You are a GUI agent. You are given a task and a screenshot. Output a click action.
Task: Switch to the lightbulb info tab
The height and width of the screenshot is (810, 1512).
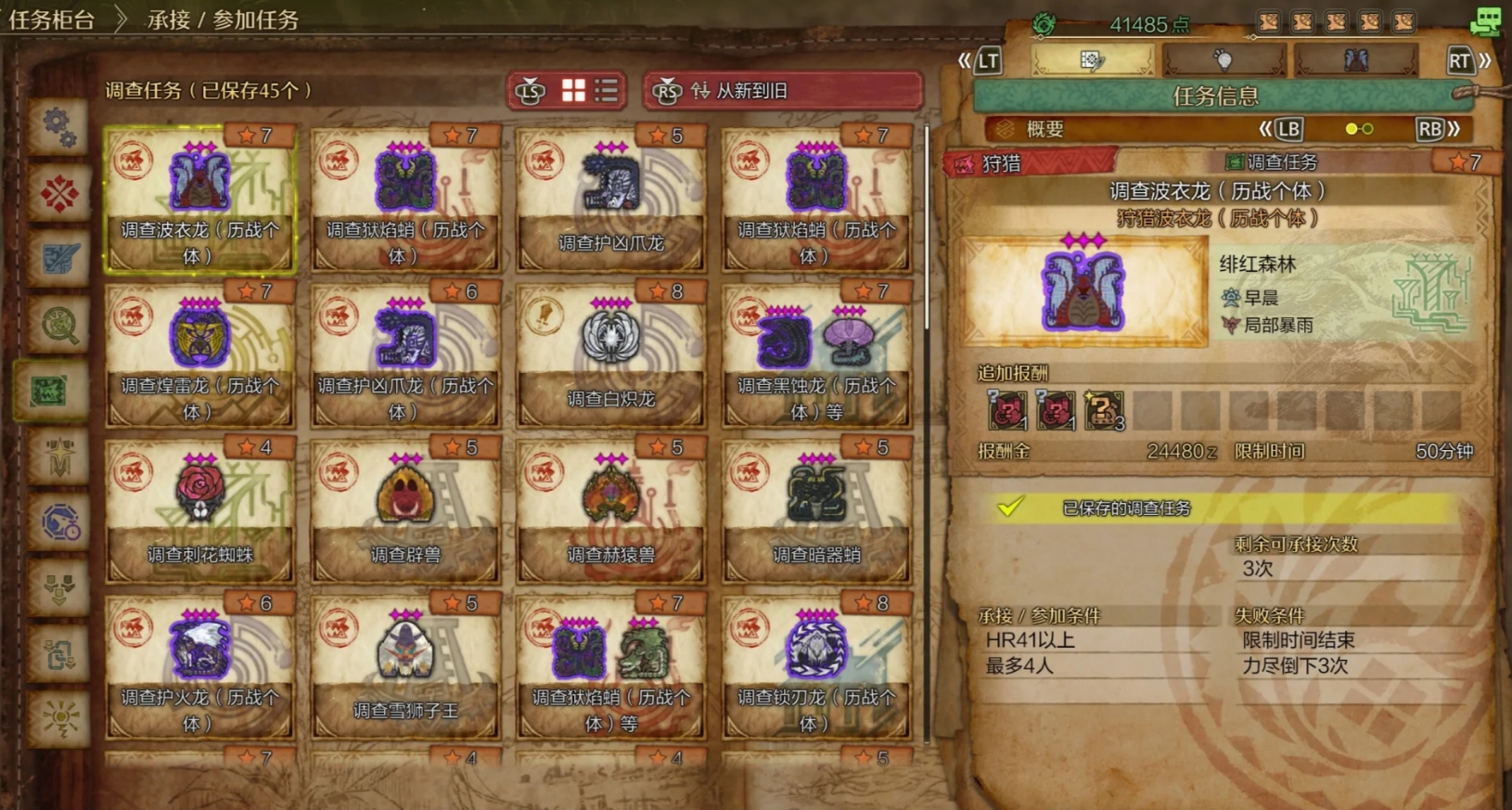pyautogui.click(x=1224, y=61)
